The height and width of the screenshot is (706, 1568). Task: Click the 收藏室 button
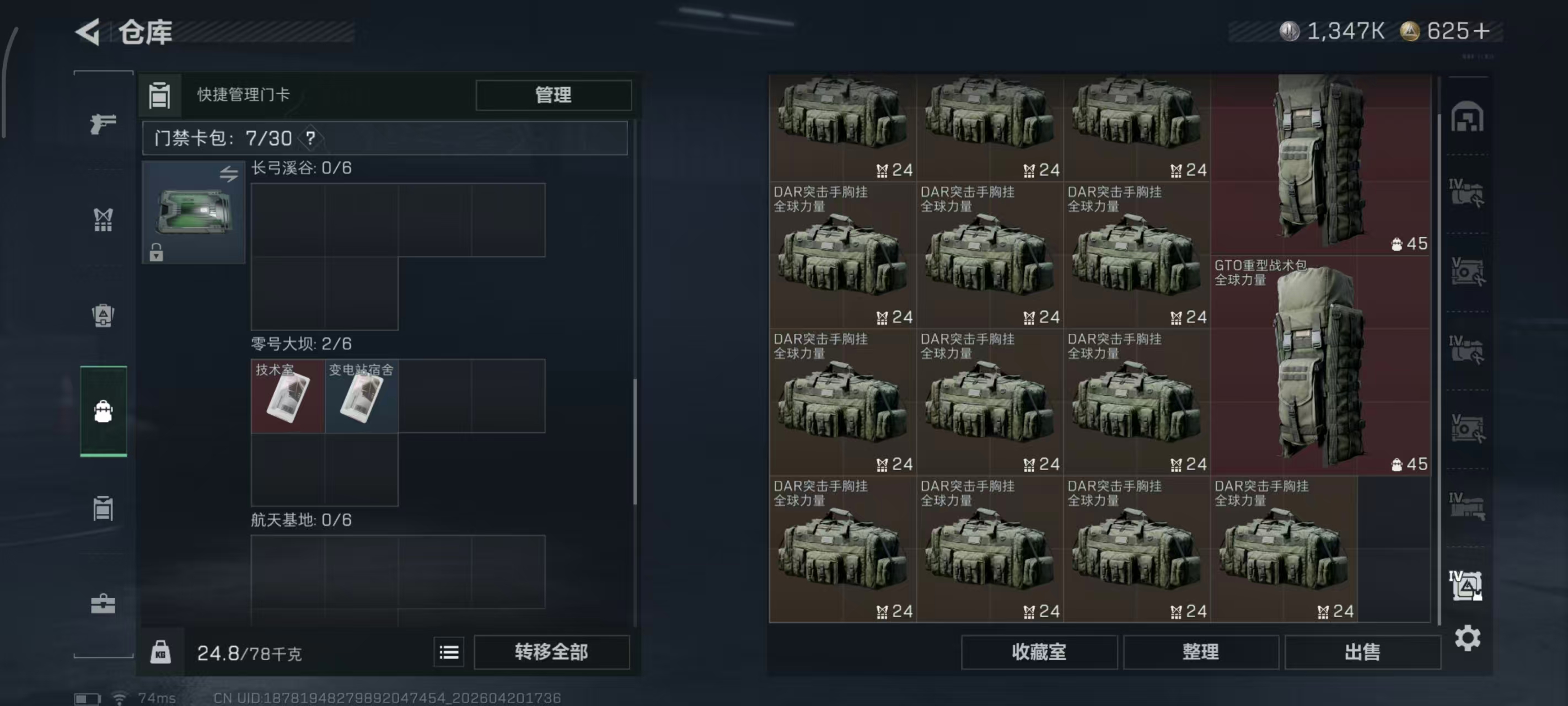pyautogui.click(x=1038, y=652)
